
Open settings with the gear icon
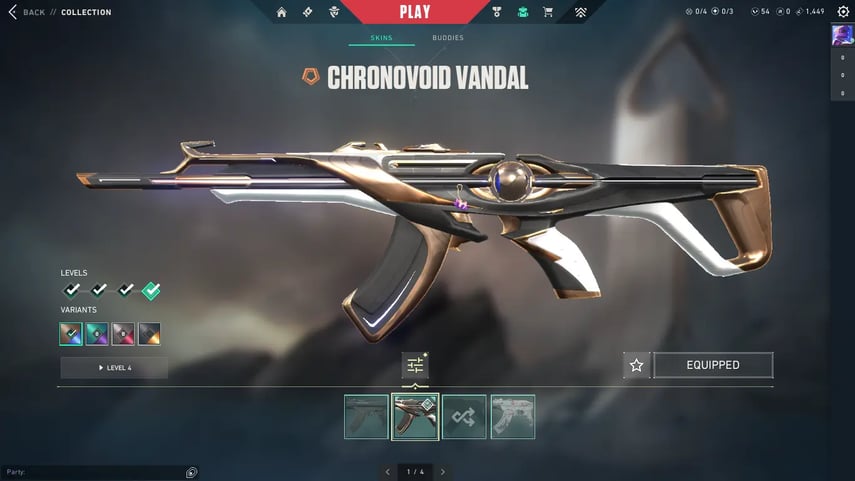pos(842,12)
